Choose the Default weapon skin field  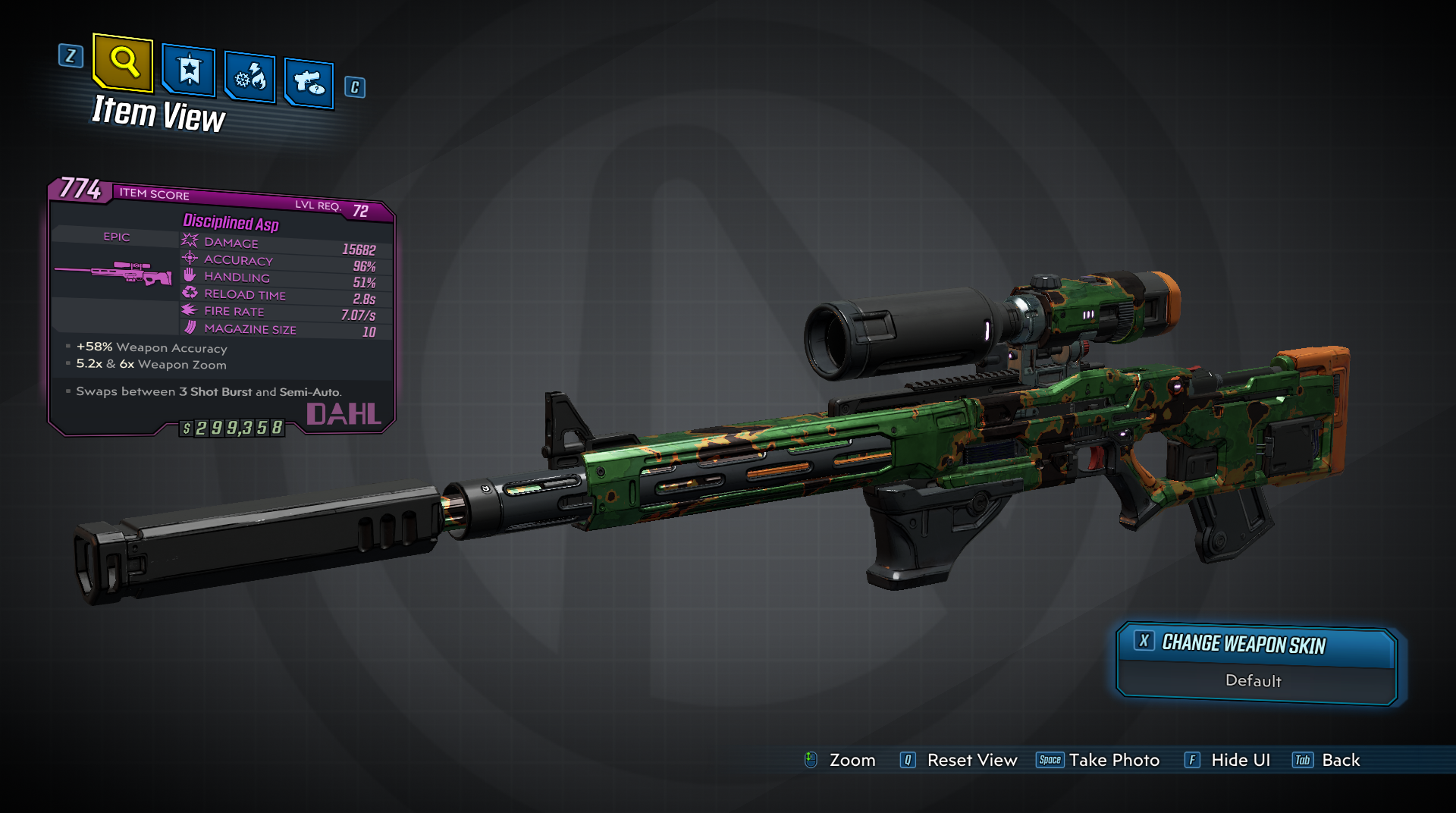(1254, 681)
